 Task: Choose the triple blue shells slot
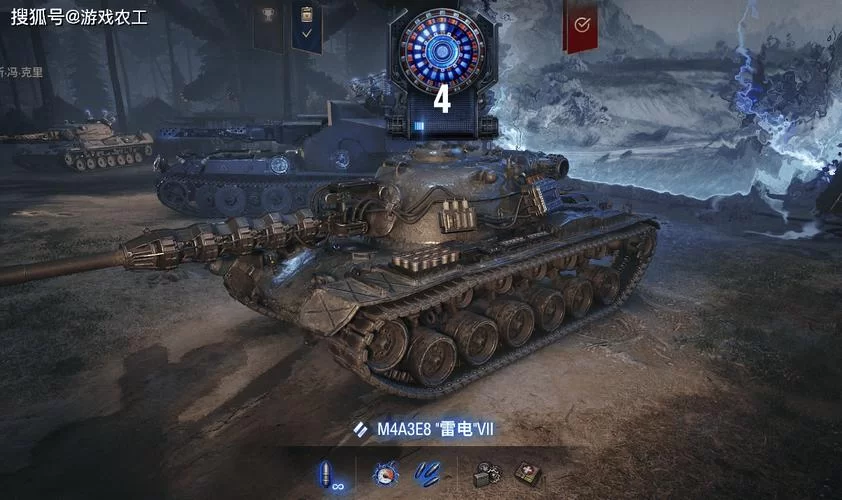(x=428, y=474)
